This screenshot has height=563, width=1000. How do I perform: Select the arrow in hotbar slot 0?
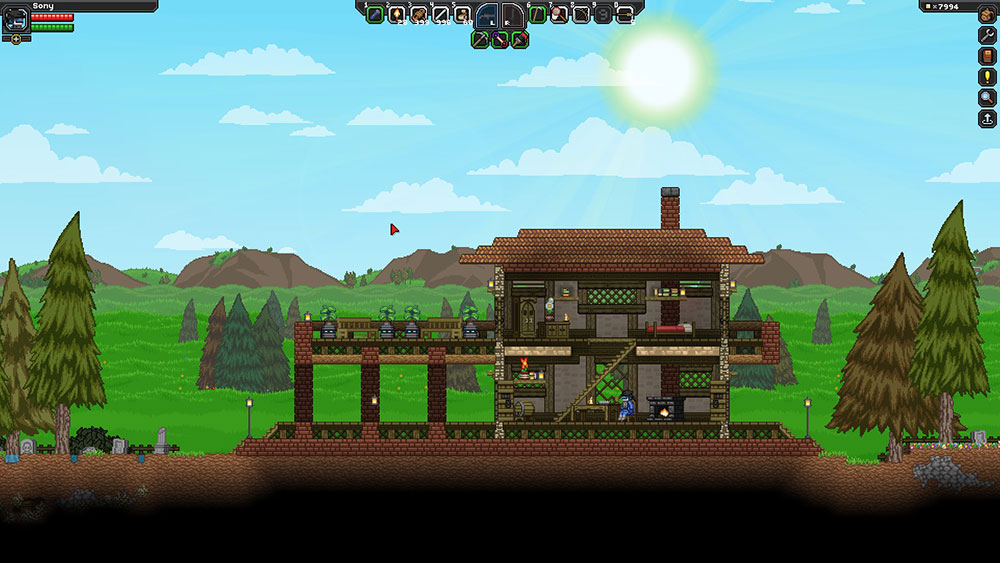(x=625, y=14)
